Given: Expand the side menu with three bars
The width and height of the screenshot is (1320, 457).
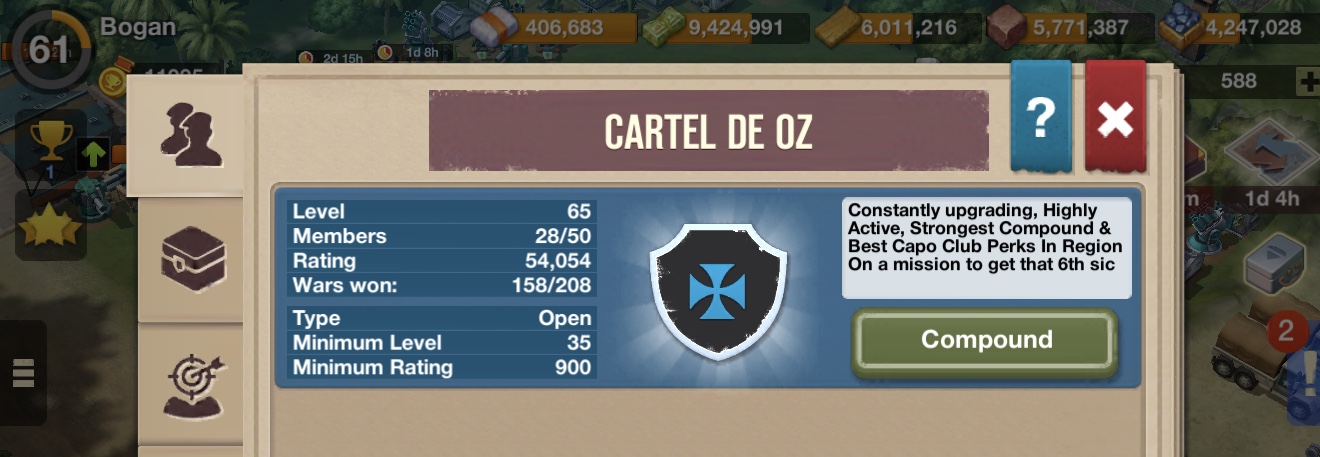Looking at the screenshot, I should pos(23,372).
